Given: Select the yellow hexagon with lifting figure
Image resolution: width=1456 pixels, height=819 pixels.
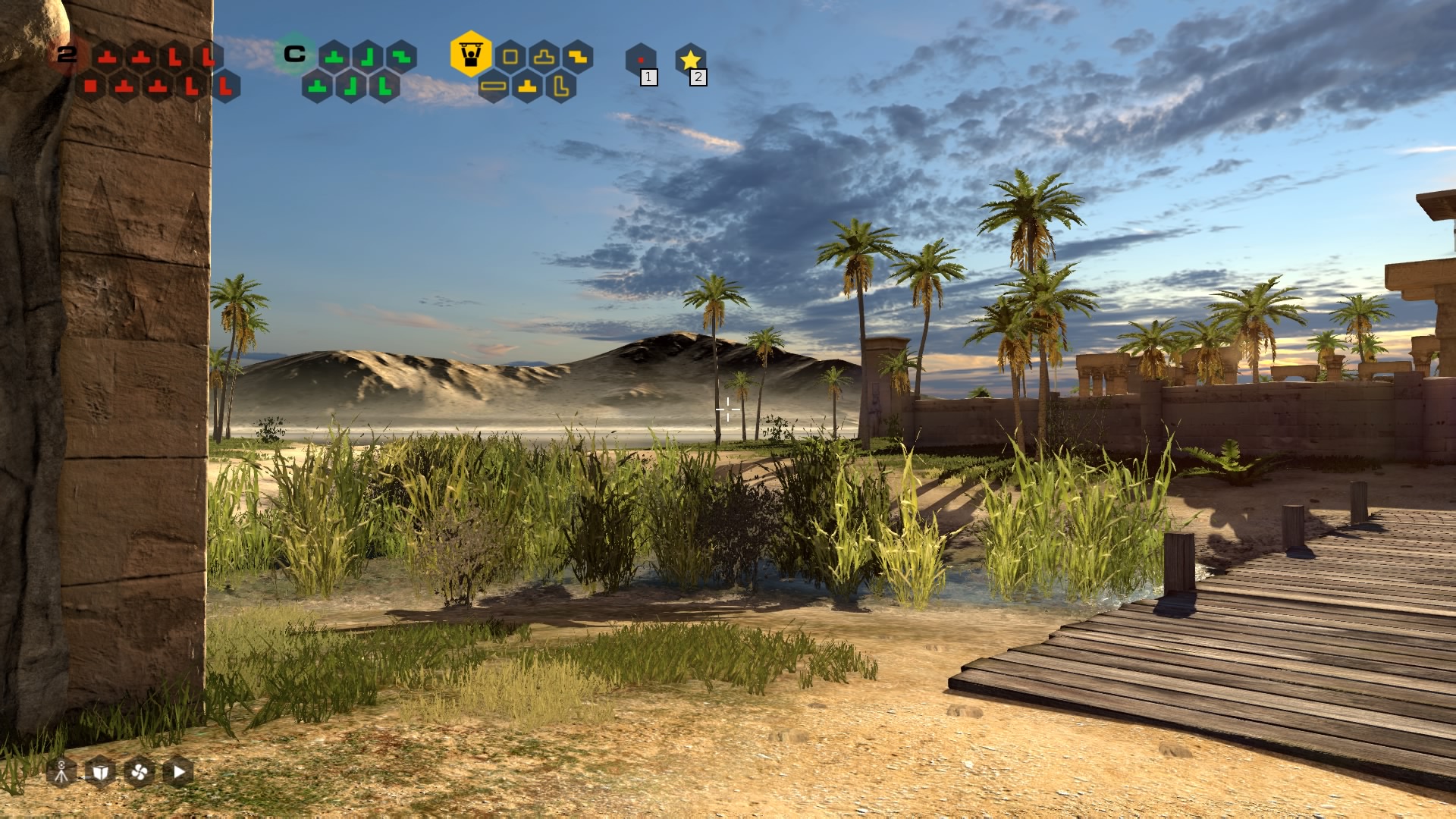Looking at the screenshot, I should point(471,54).
